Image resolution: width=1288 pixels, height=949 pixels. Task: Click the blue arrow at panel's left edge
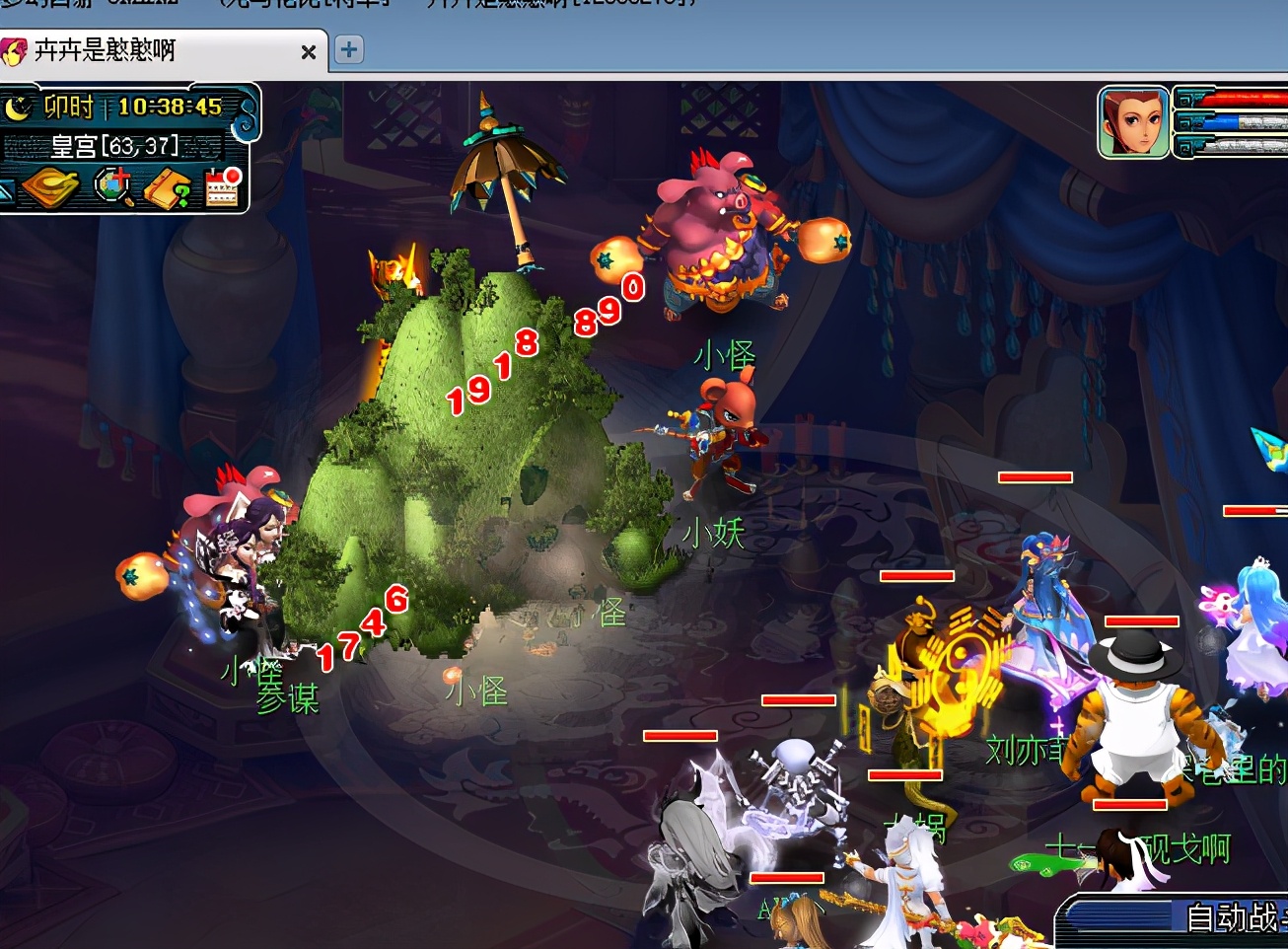(6, 189)
